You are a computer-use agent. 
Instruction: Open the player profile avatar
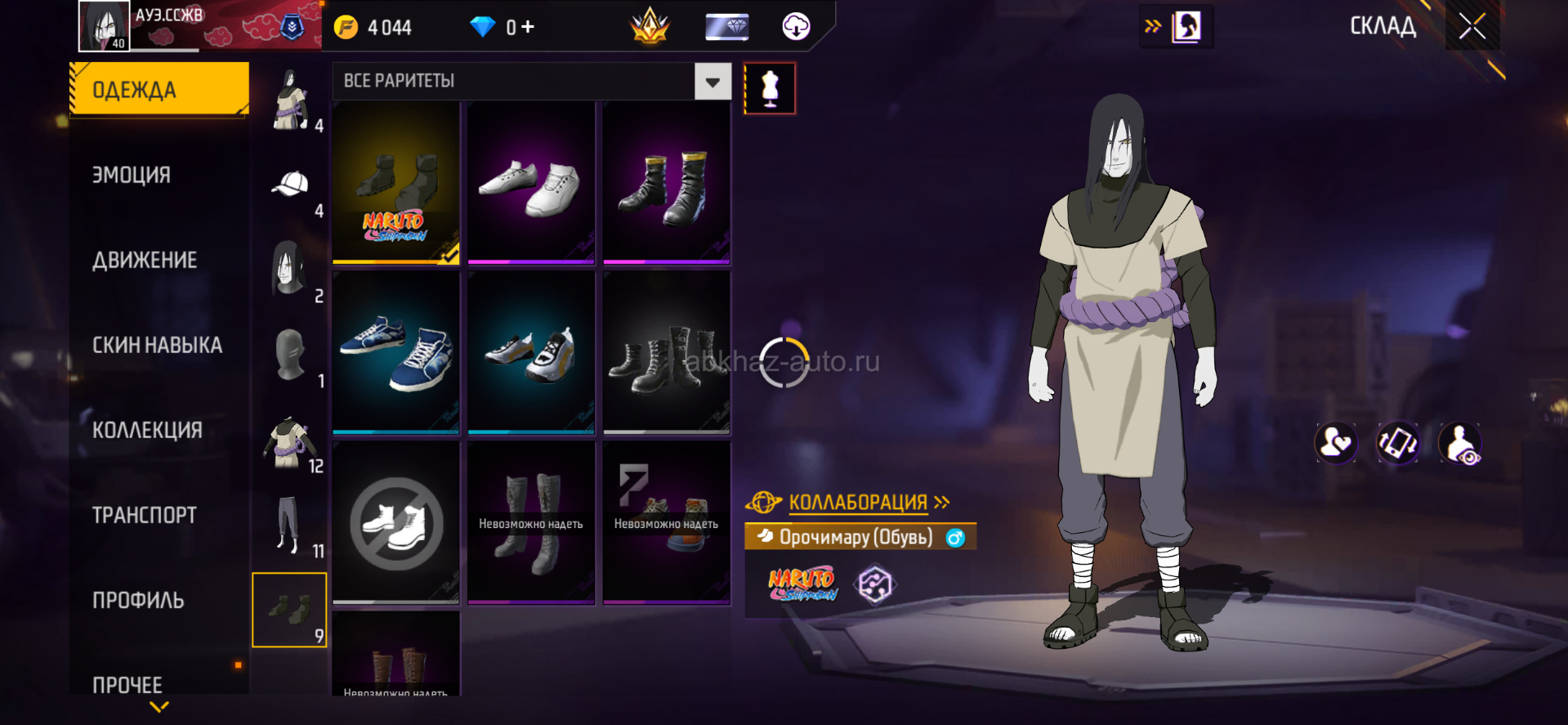click(104, 25)
